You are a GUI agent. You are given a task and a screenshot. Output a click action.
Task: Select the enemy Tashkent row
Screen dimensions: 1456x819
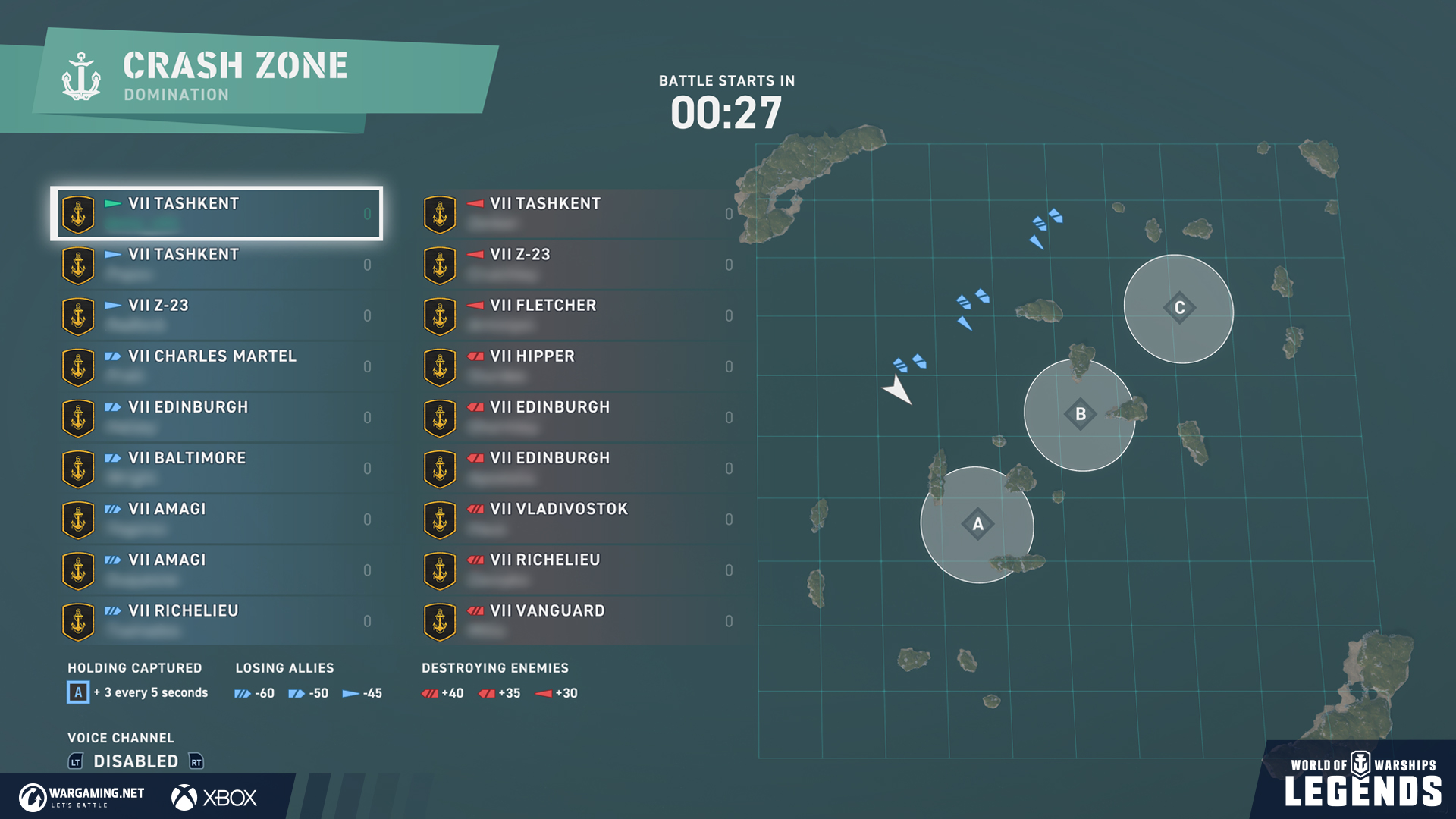coord(578,213)
